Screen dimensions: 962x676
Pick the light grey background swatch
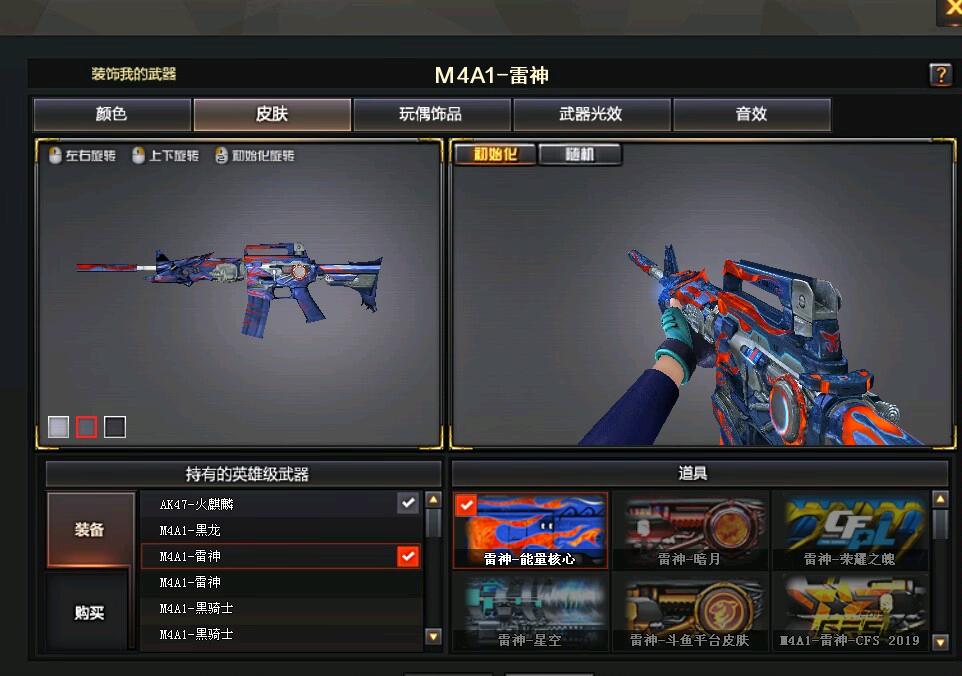pos(59,427)
